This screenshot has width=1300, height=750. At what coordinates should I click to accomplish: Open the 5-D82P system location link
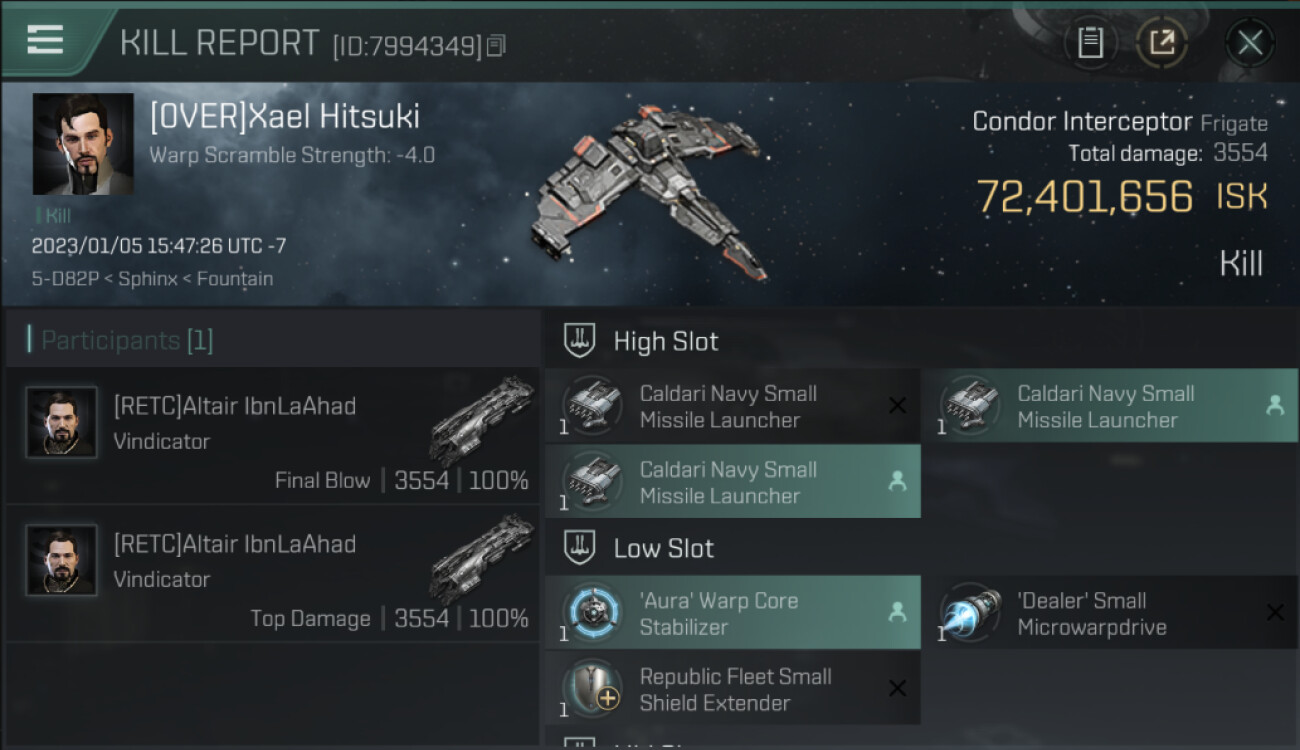[x=64, y=279]
